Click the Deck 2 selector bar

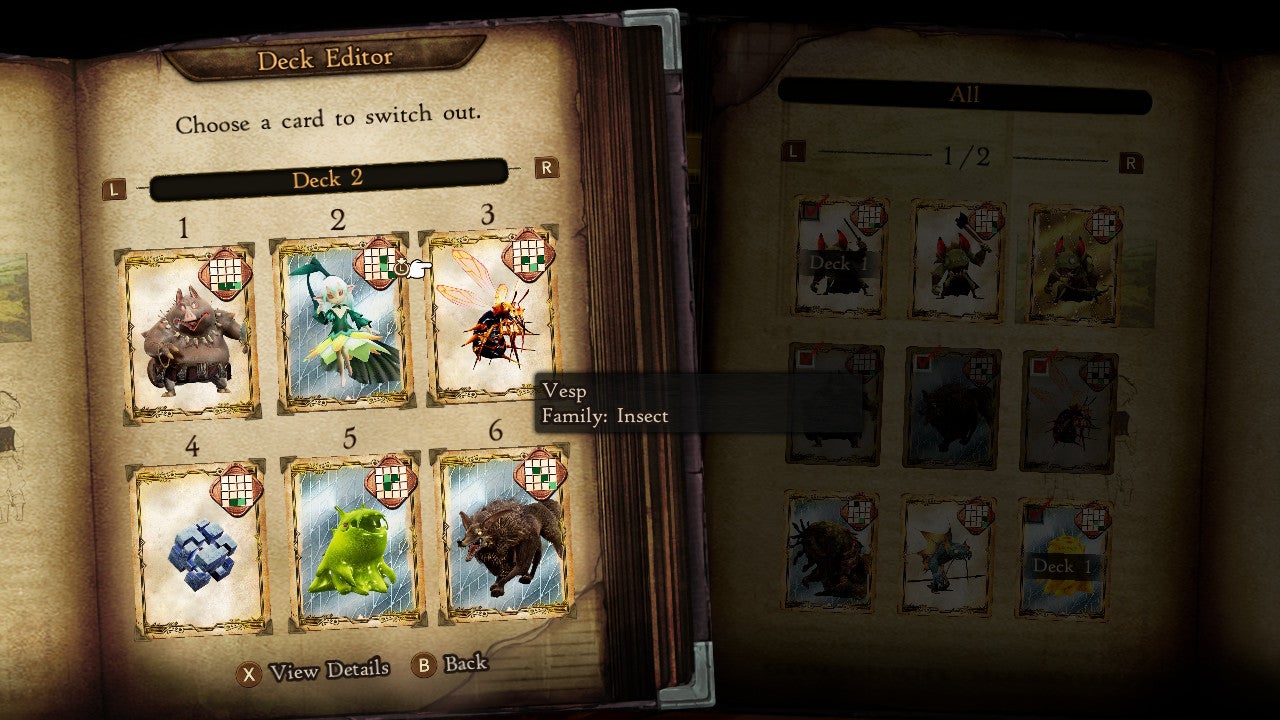[327, 180]
